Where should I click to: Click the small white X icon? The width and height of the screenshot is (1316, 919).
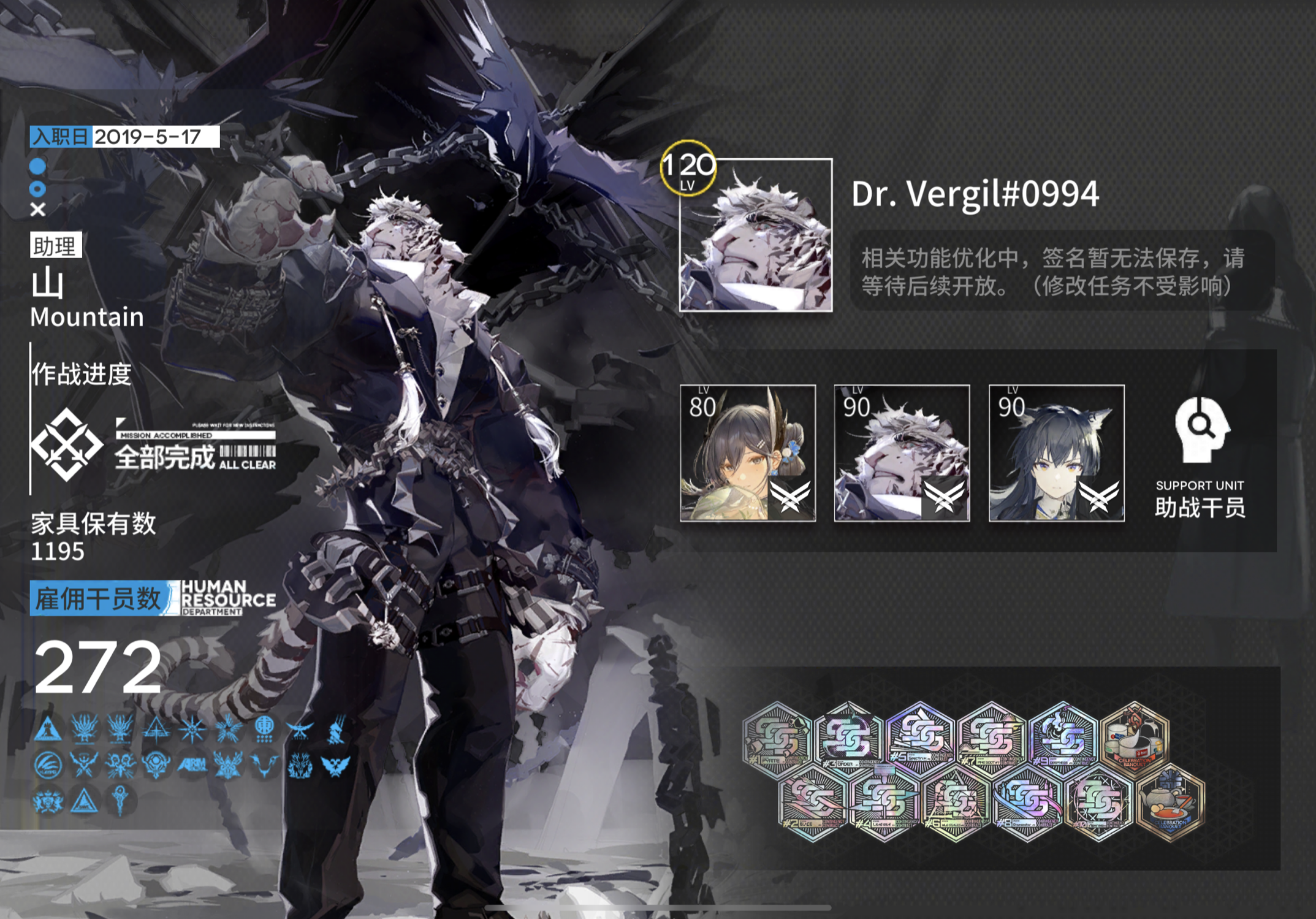coord(38,210)
